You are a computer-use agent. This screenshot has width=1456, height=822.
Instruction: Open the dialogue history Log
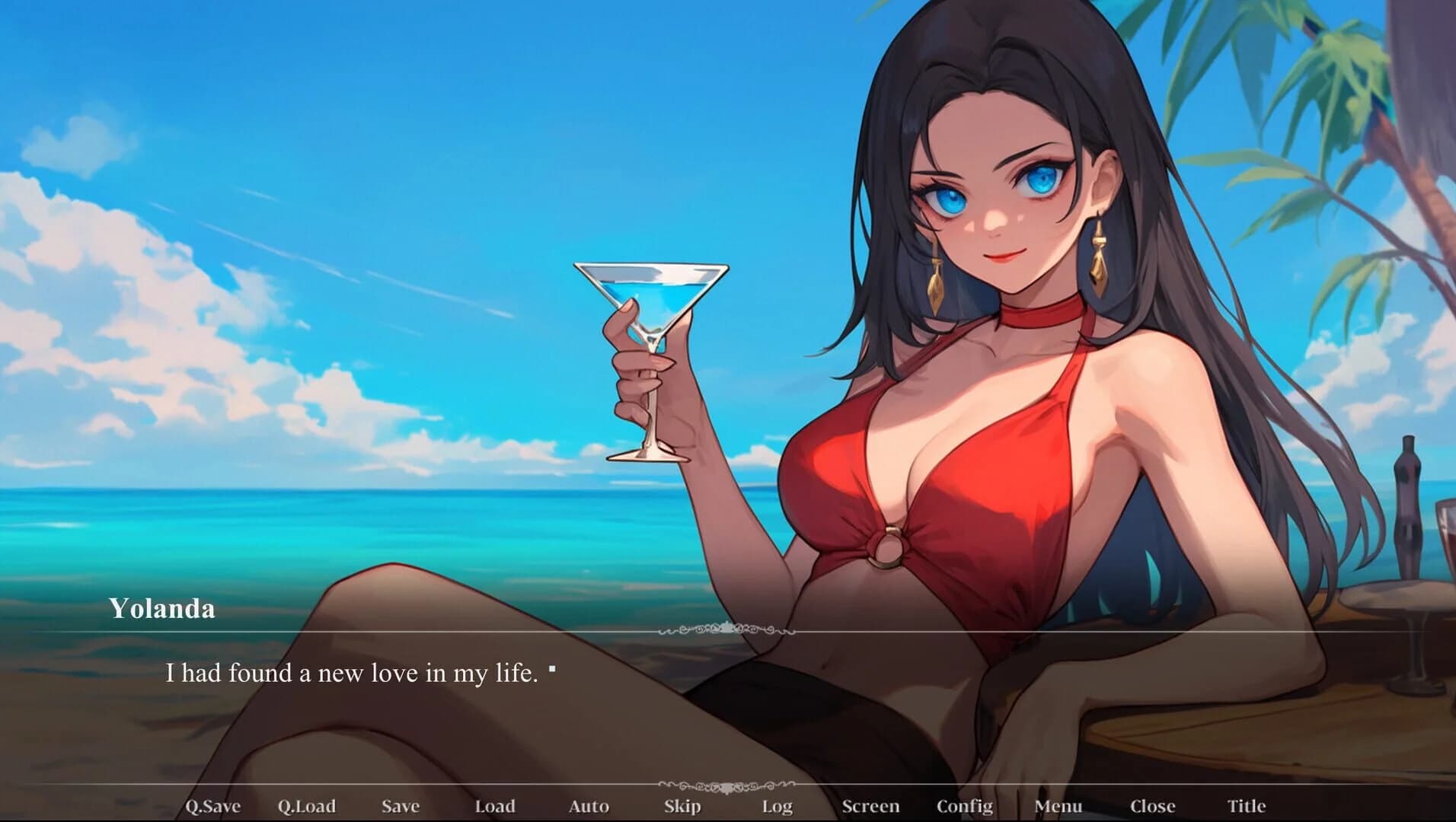pyautogui.click(x=776, y=804)
